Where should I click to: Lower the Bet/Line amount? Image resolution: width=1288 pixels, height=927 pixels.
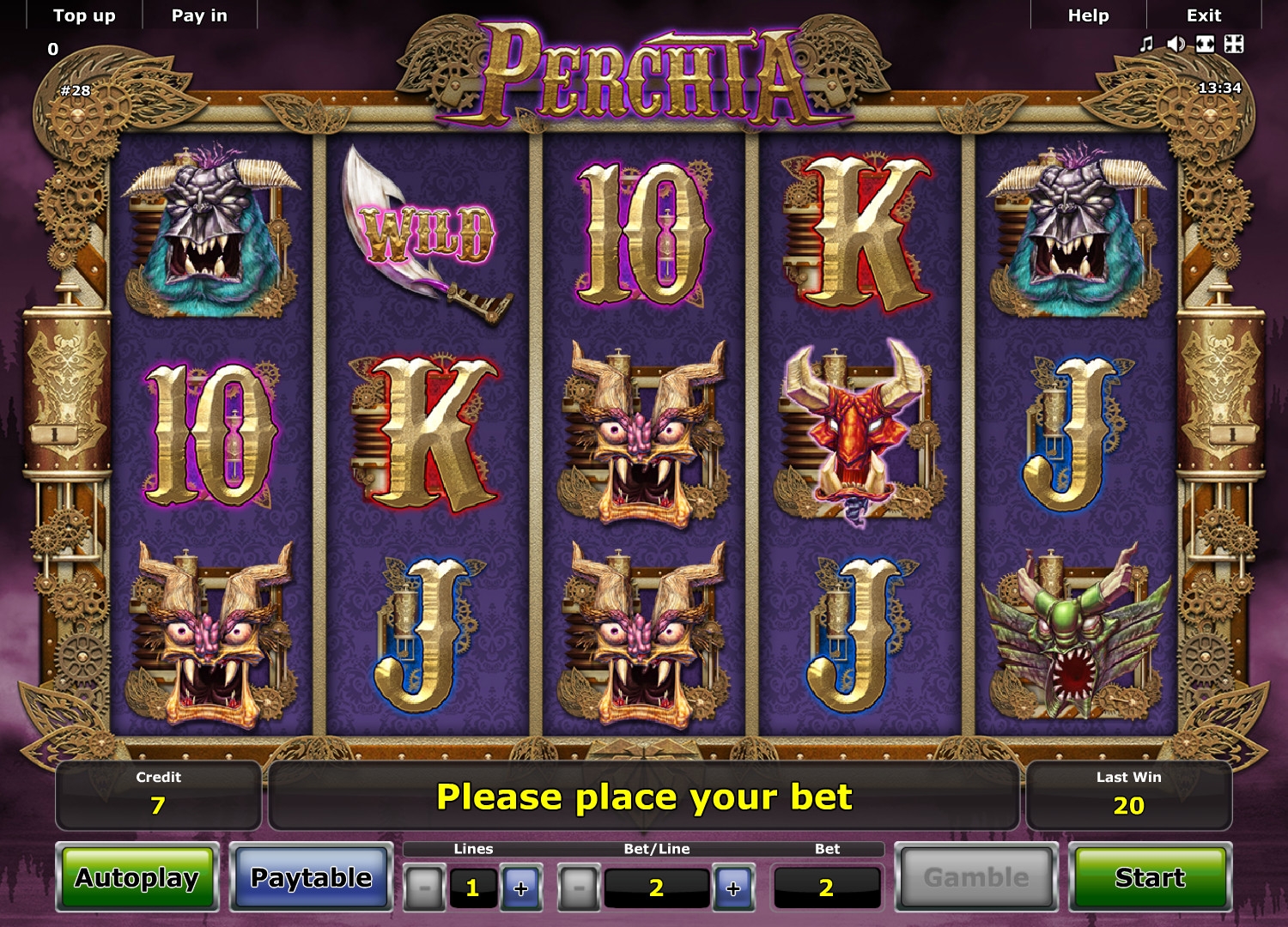click(579, 888)
